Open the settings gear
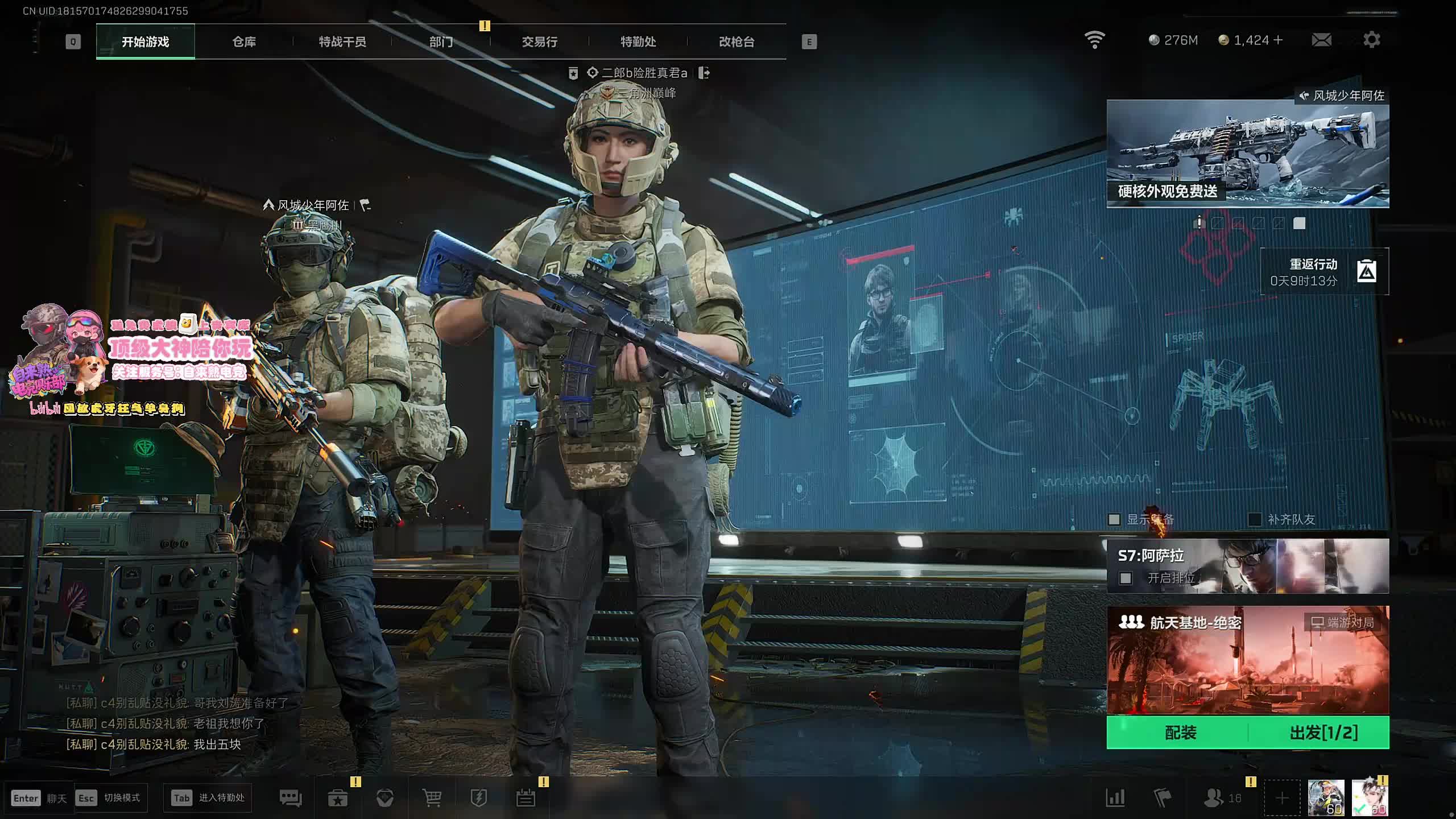The height and width of the screenshot is (819, 1456). 1371,40
